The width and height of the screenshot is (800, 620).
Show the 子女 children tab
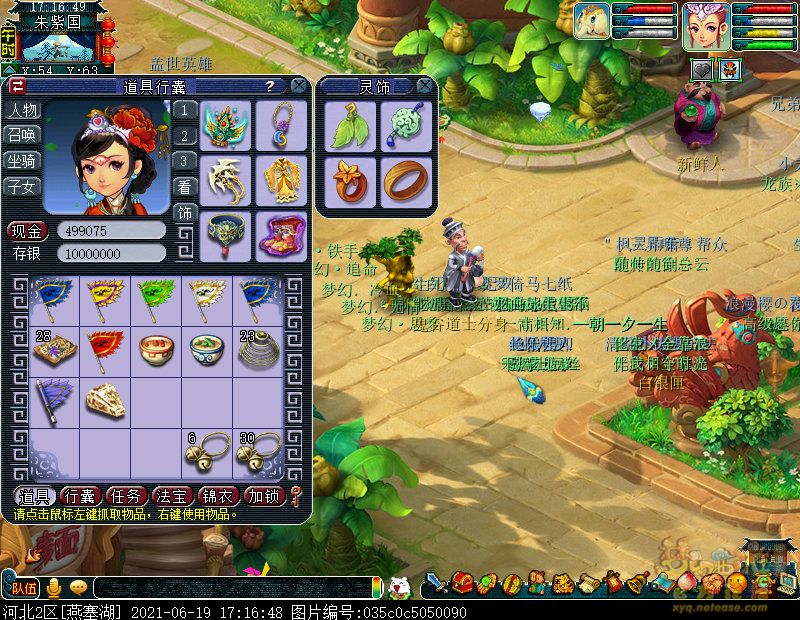pyautogui.click(x=23, y=186)
